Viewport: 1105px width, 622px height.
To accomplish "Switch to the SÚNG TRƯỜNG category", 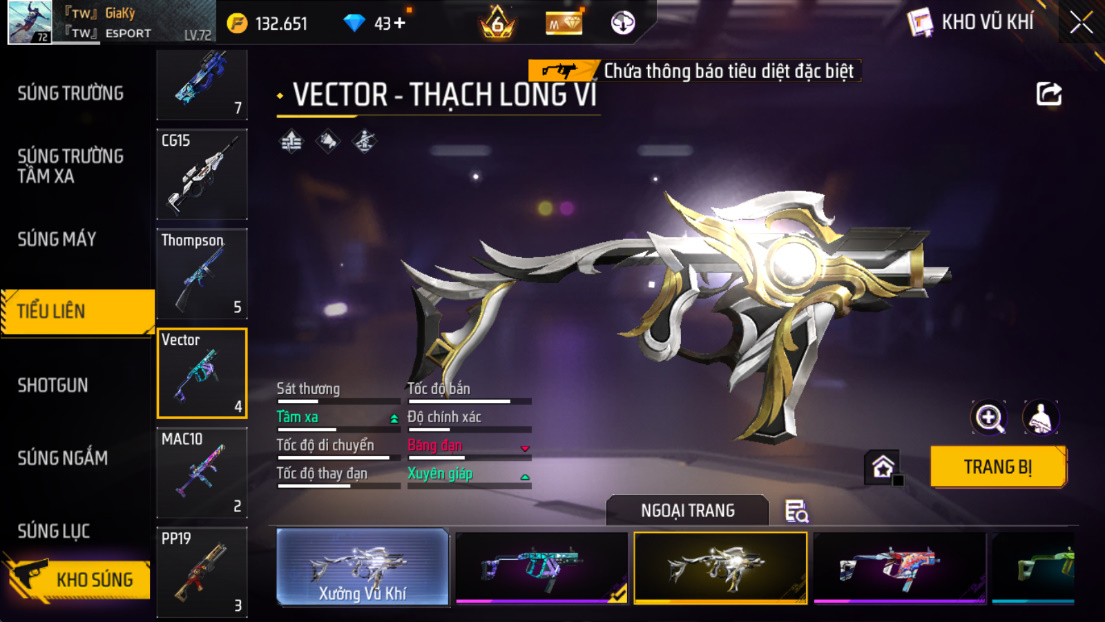I will click(x=70, y=94).
